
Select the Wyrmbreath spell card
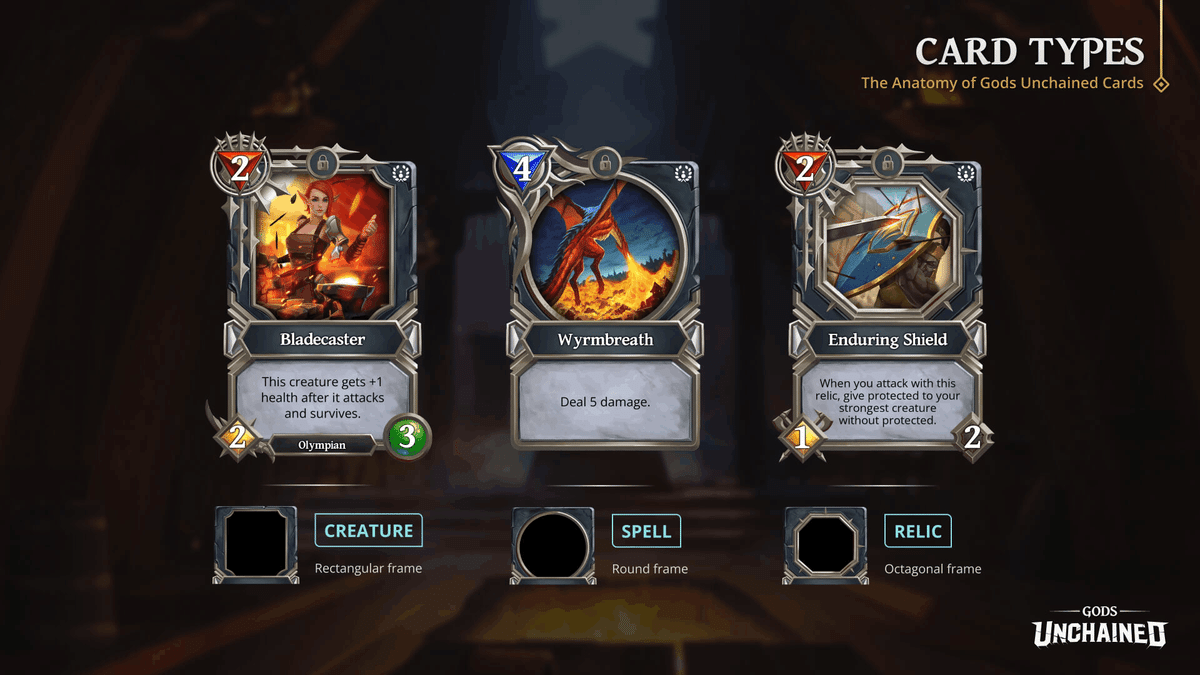tap(604, 300)
